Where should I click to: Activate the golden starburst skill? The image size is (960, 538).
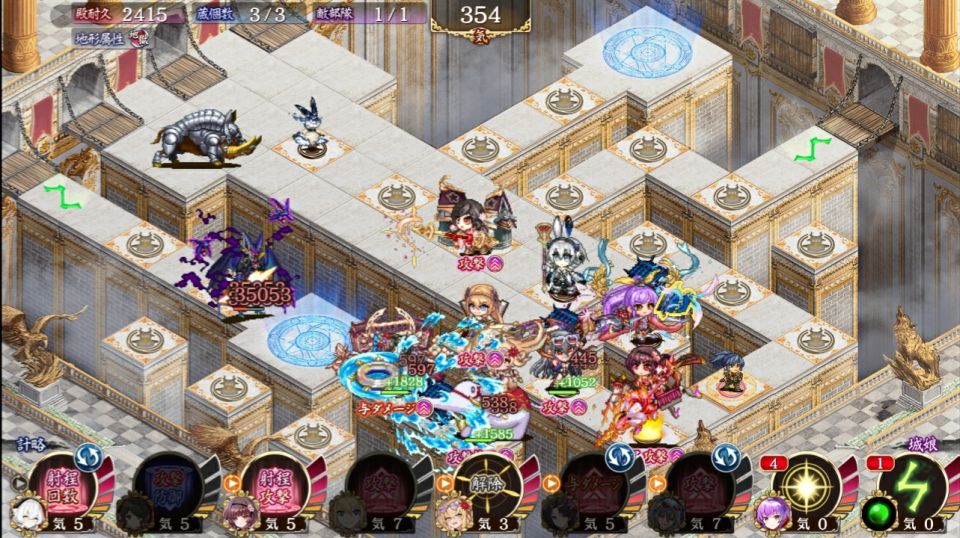[x=805, y=486]
